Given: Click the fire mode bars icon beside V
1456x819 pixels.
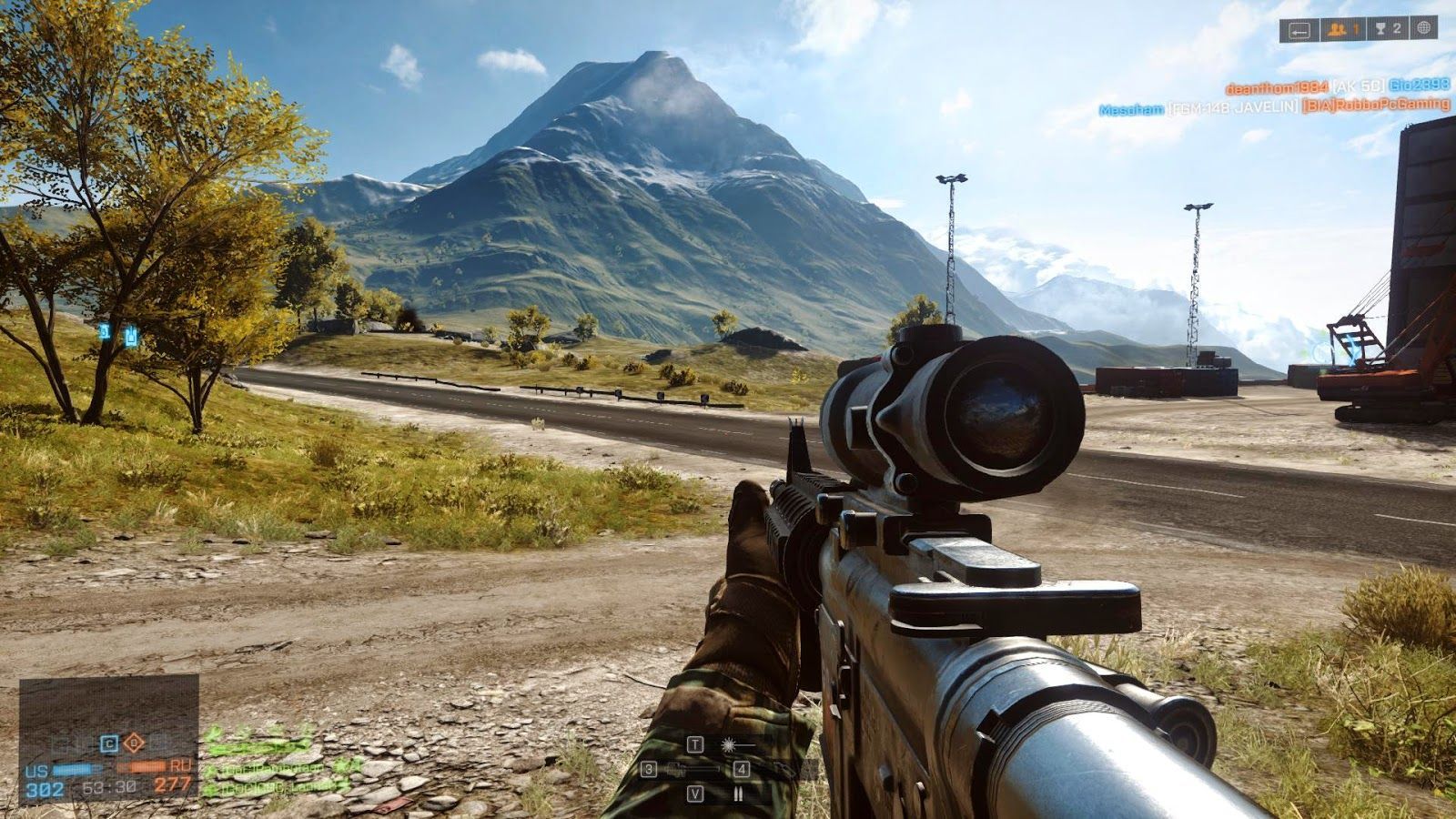Looking at the screenshot, I should point(738,794).
